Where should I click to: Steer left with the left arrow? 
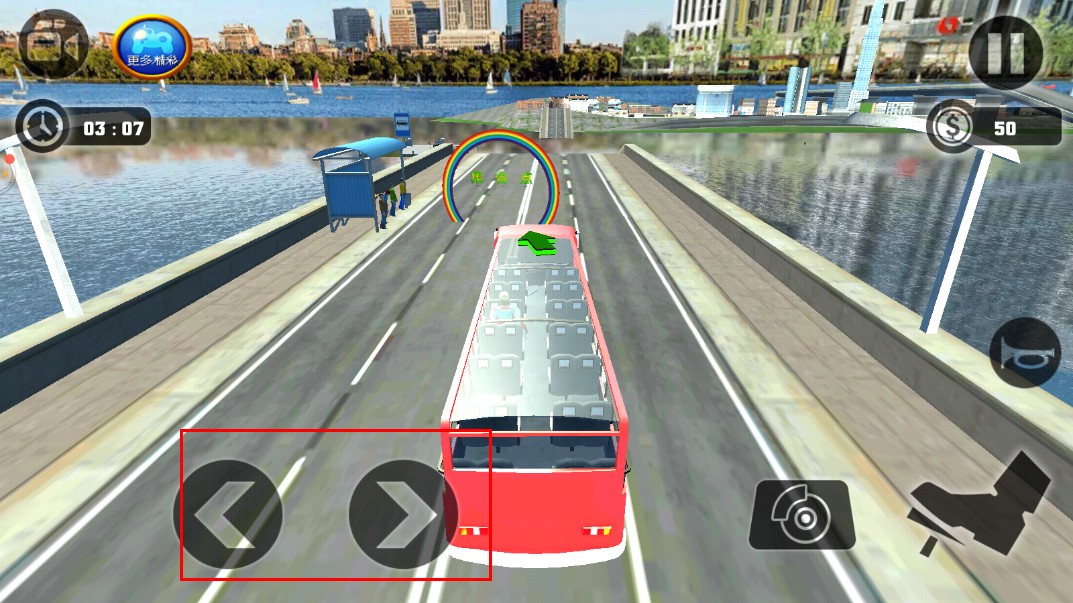[x=227, y=514]
